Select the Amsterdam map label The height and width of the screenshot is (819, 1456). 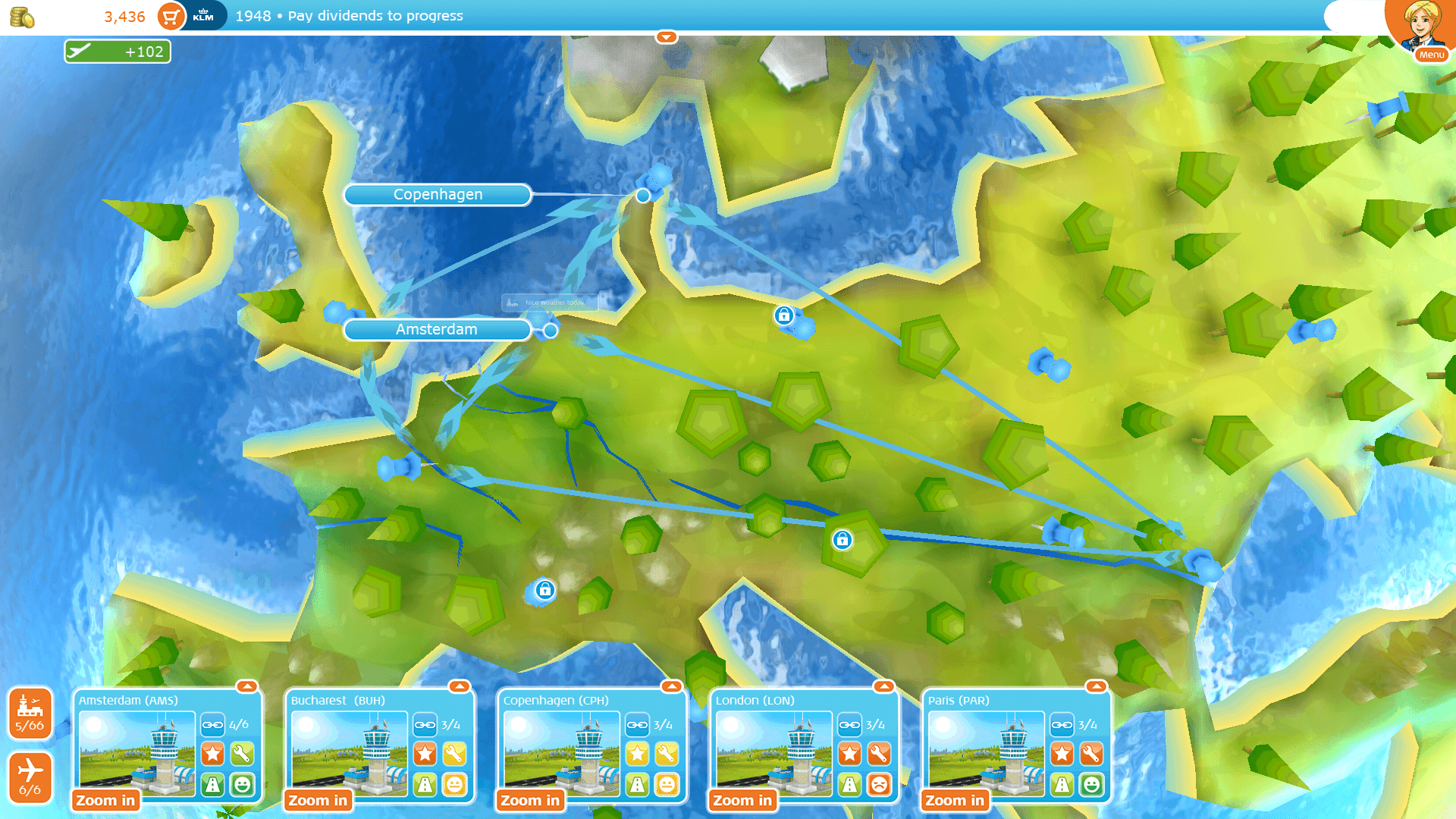coord(437,330)
